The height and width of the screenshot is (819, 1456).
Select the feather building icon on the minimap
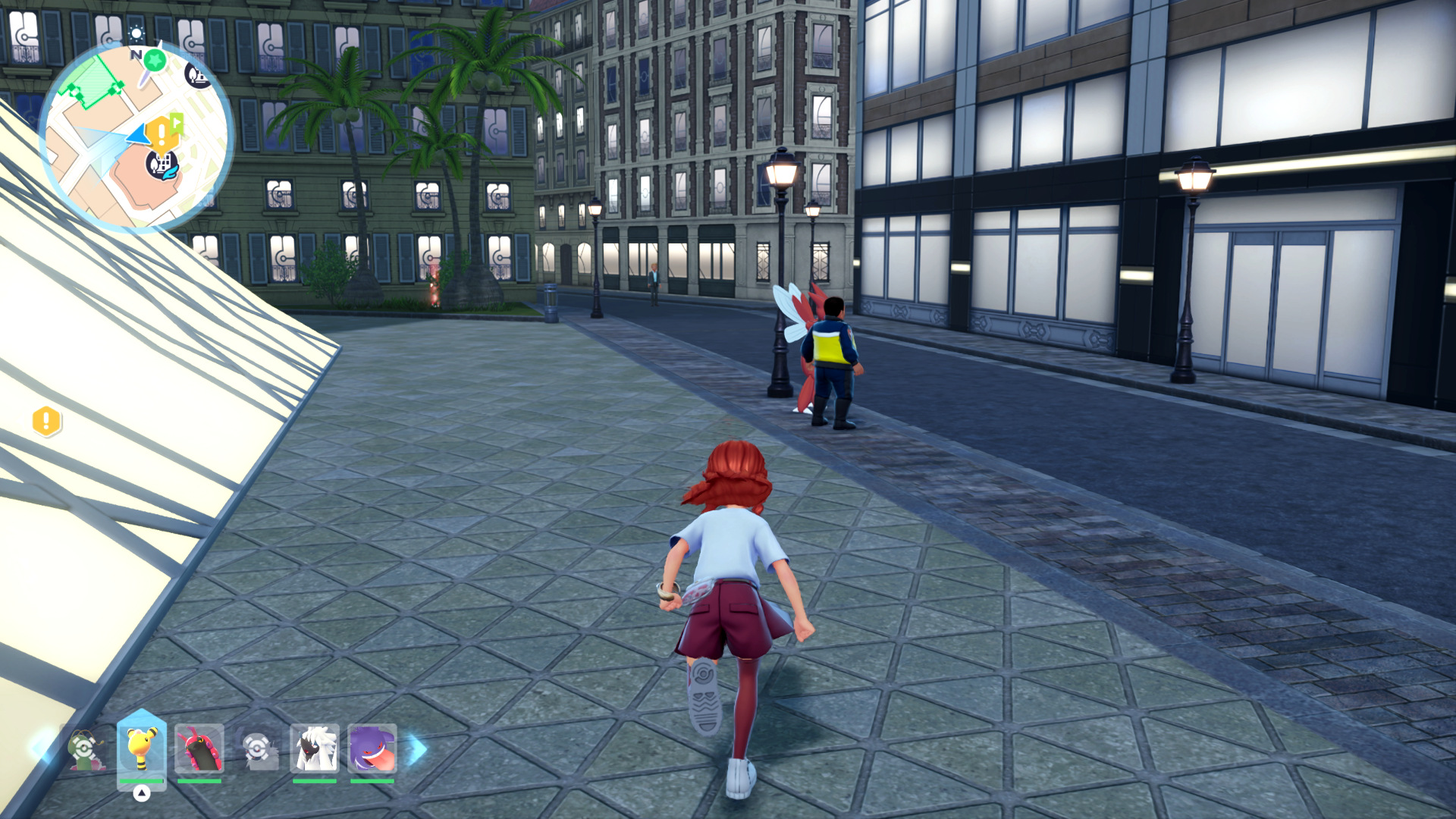(162, 164)
